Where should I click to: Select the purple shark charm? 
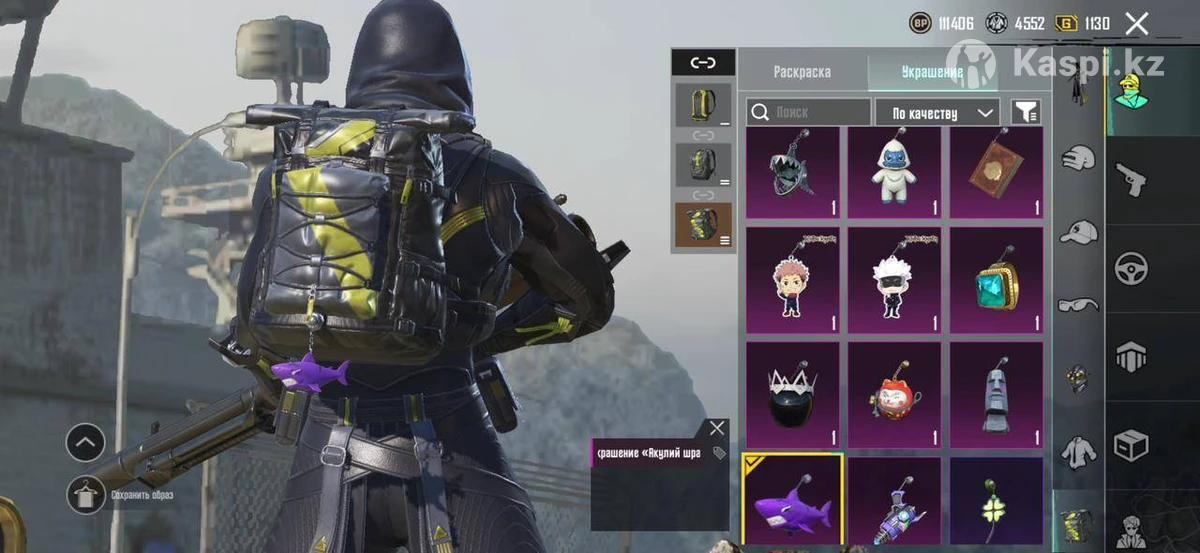pos(793,499)
